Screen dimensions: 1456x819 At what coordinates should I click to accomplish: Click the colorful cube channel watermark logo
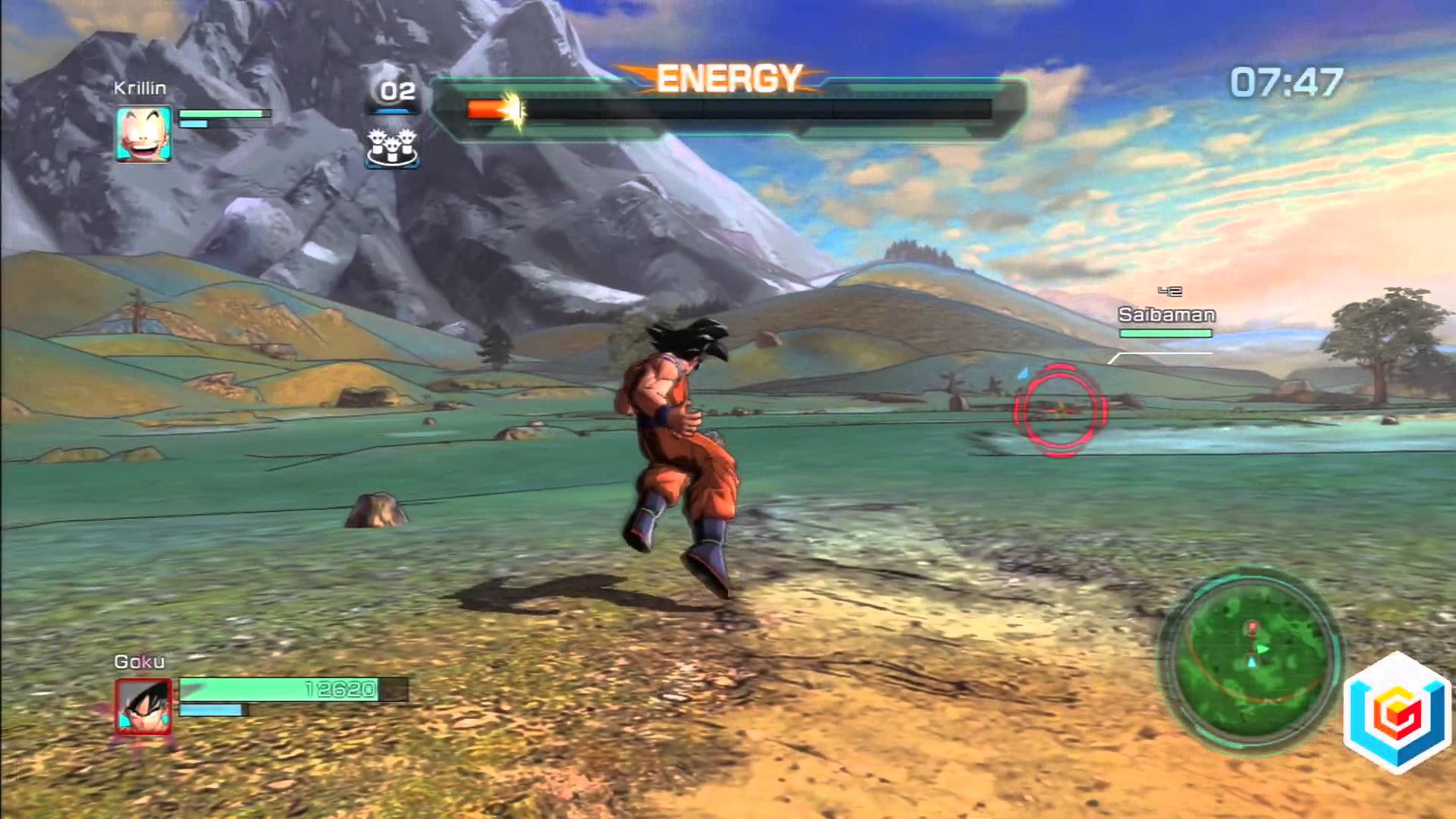click(x=1398, y=714)
